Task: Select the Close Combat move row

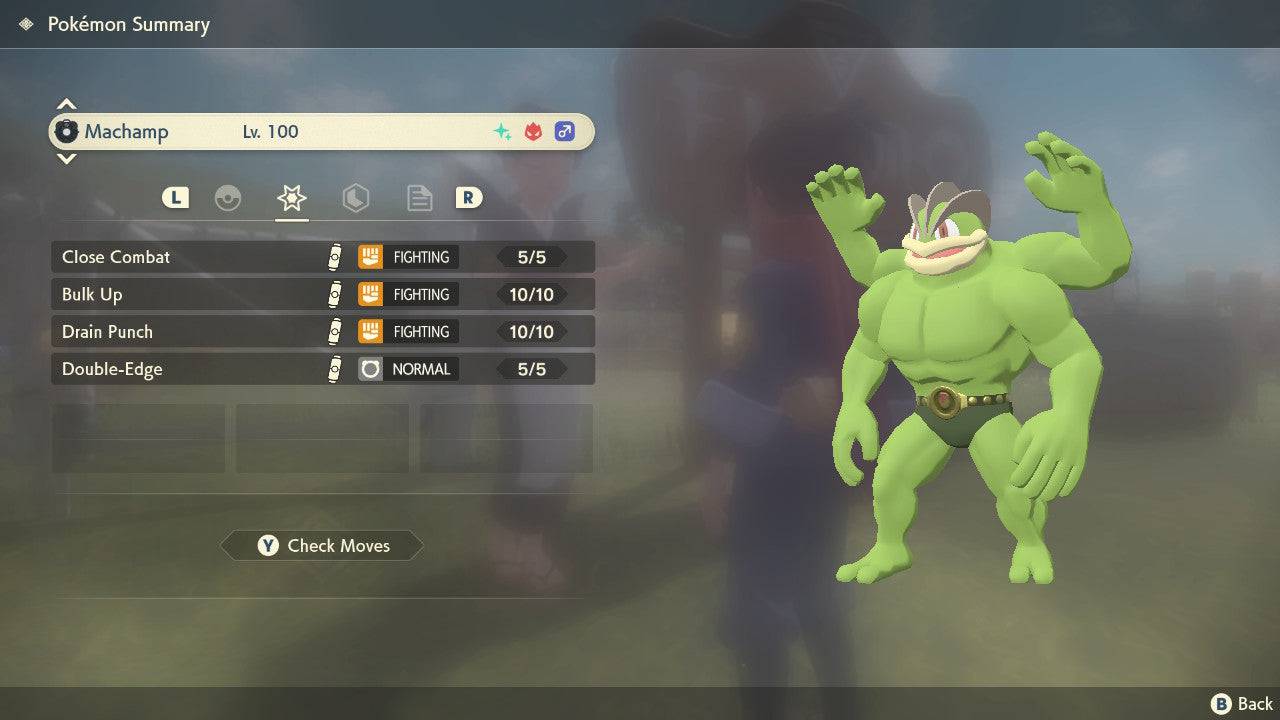Action: click(x=322, y=257)
